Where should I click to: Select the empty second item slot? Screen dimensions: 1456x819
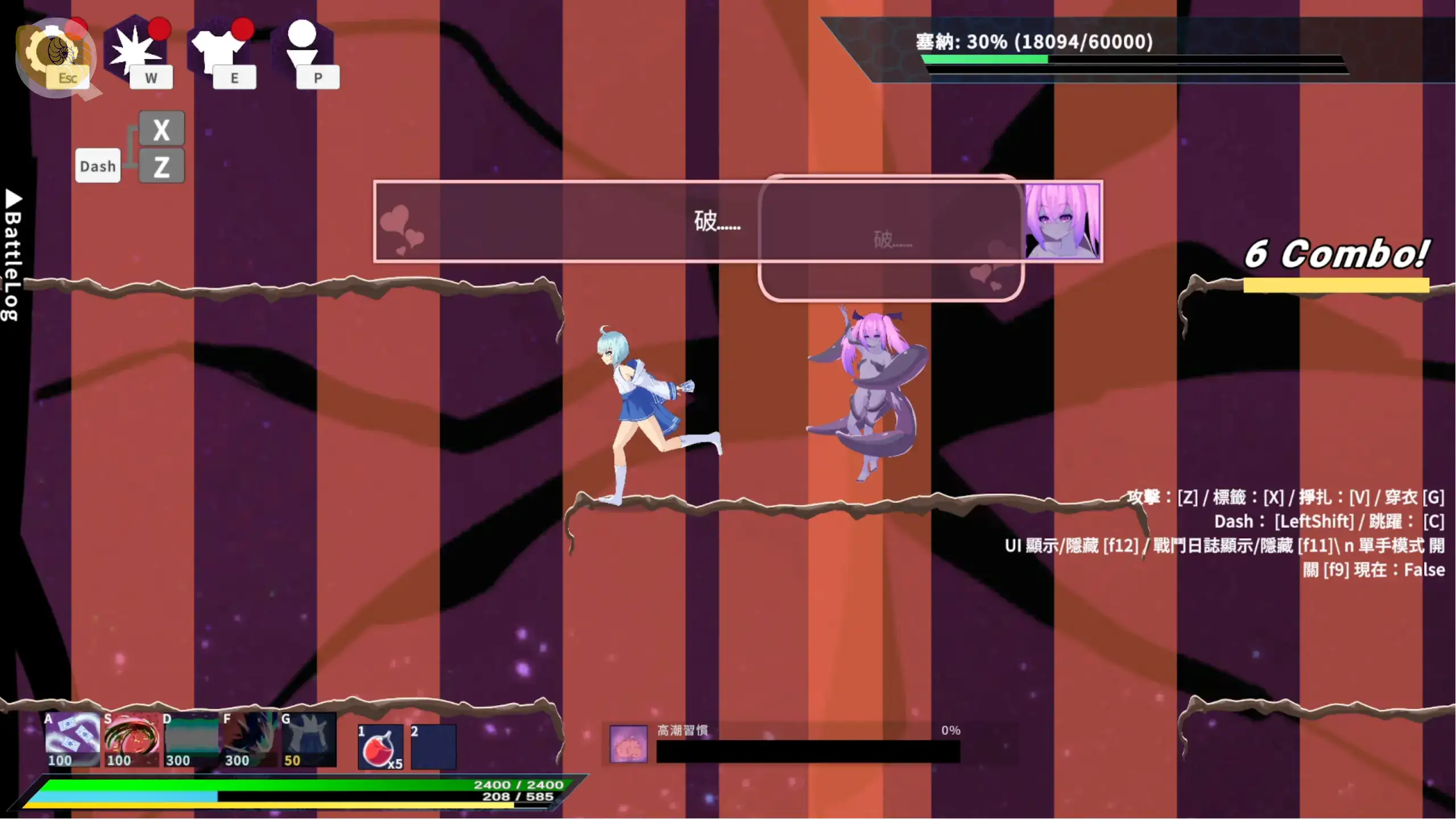(433, 747)
